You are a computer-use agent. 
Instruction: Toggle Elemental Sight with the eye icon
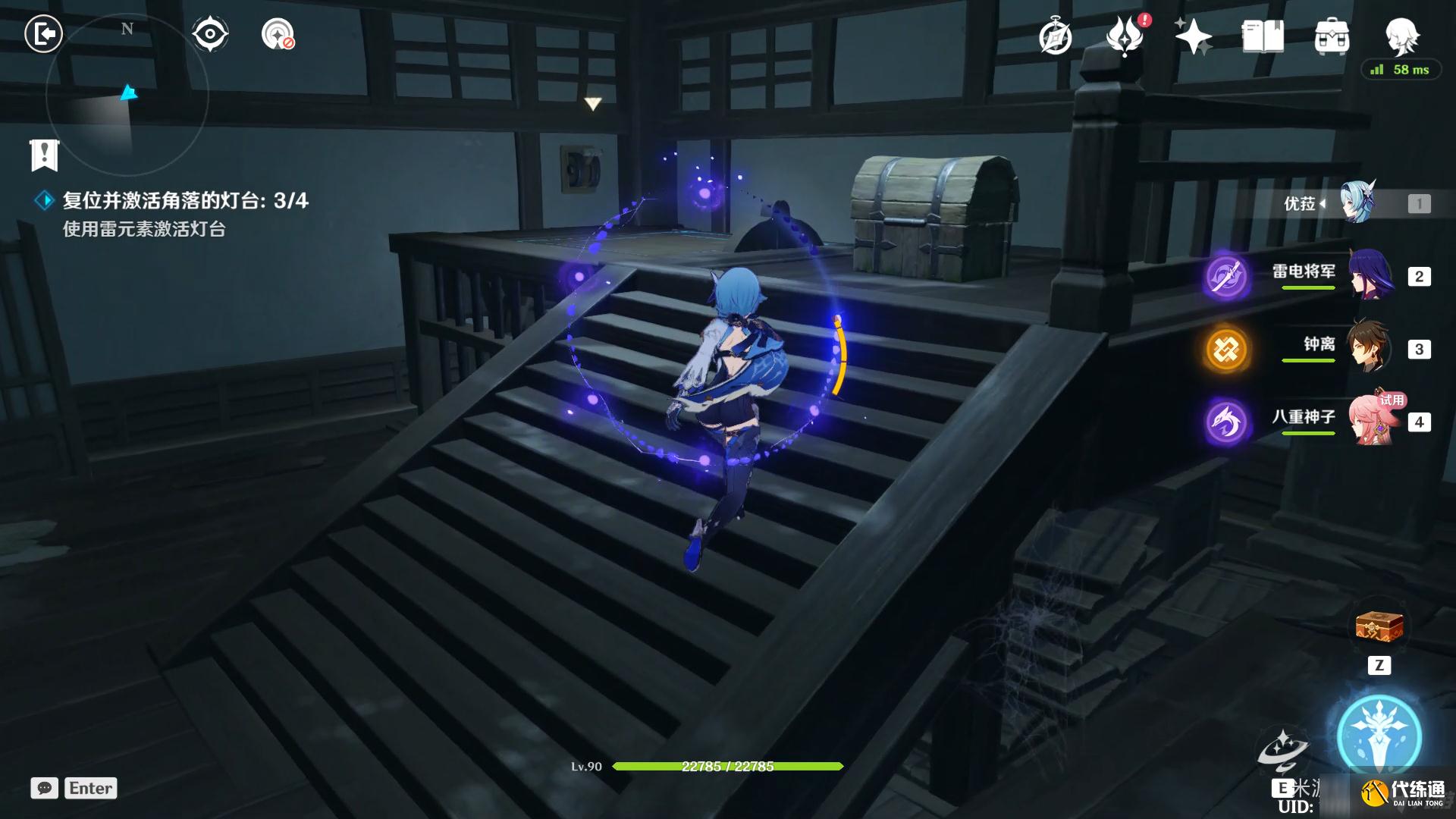pos(209,33)
